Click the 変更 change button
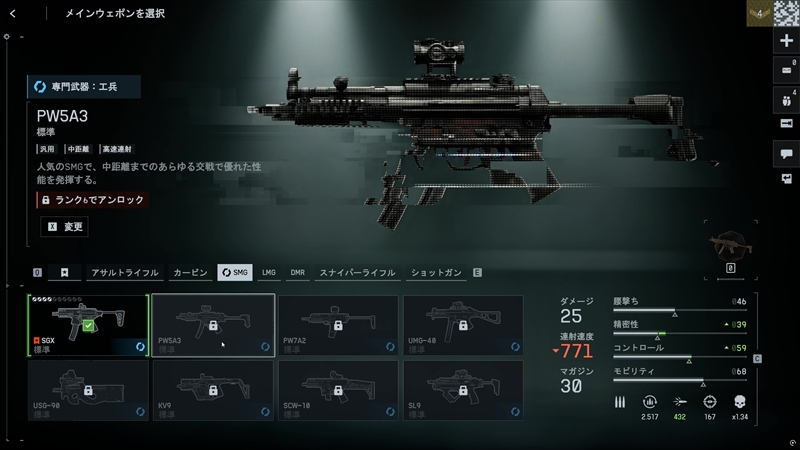800x450 pixels. [64, 227]
